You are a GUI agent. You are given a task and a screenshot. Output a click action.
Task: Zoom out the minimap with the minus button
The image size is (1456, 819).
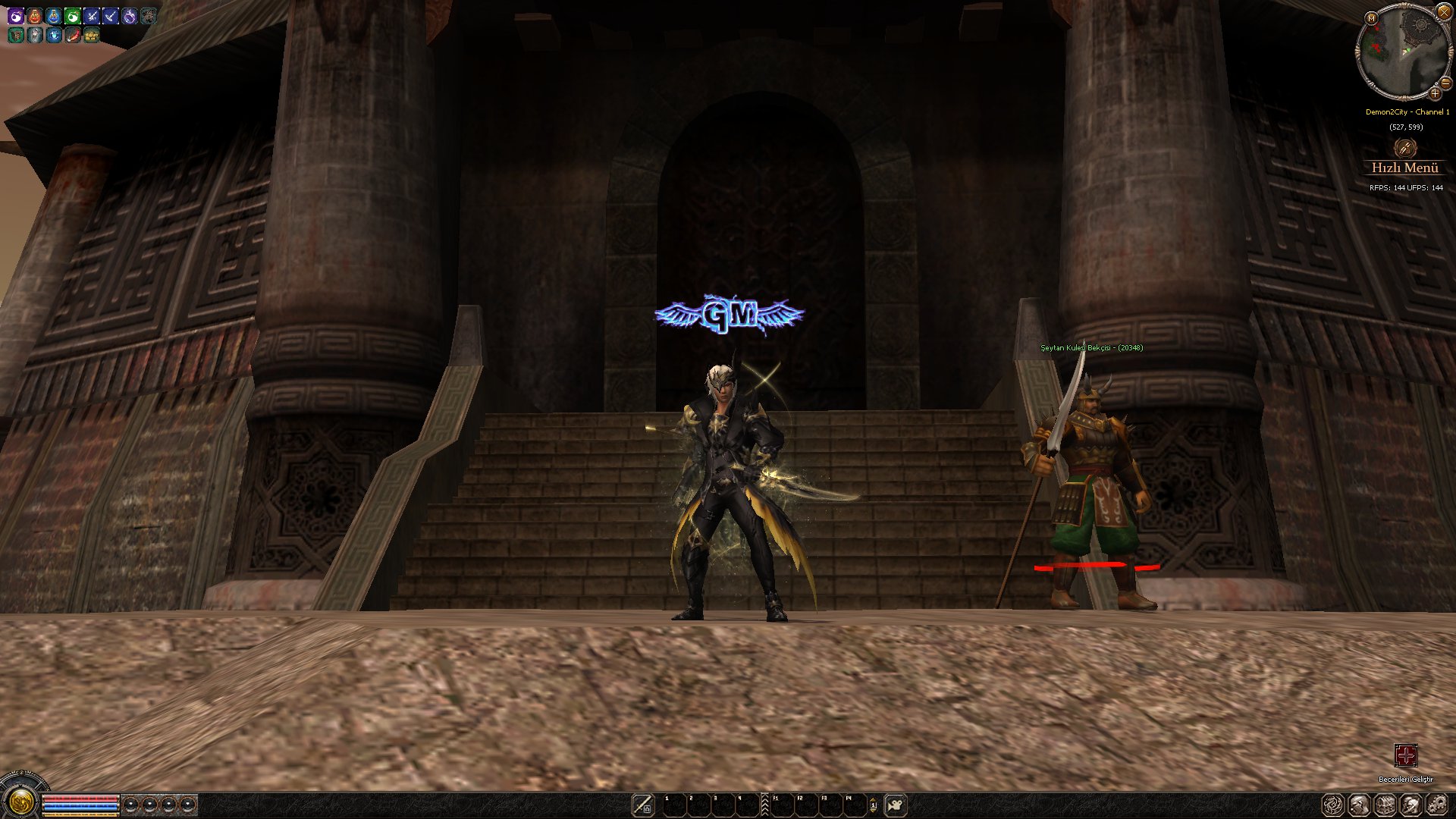[1445, 83]
